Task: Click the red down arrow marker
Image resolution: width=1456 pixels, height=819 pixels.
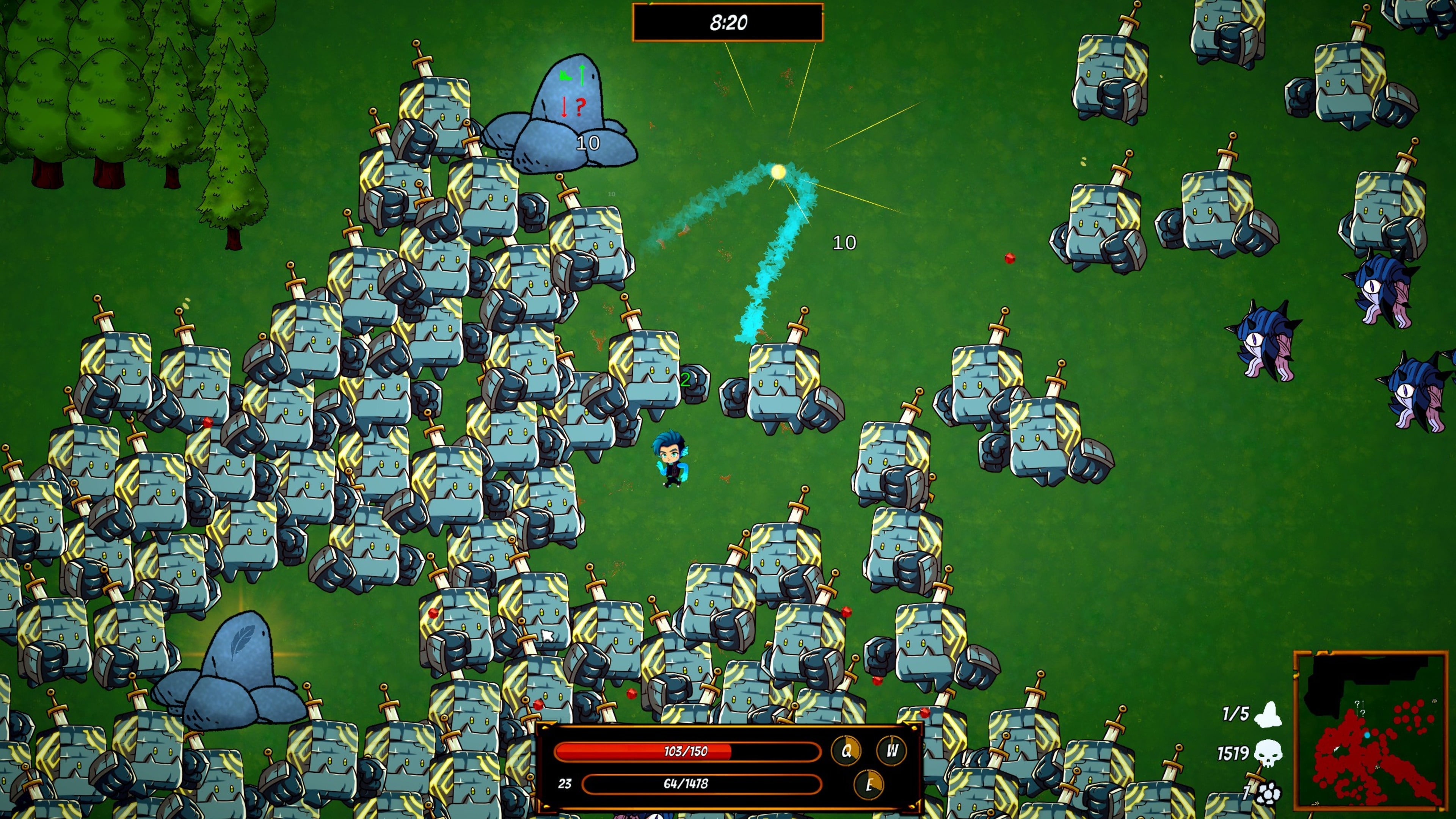Action: click(565, 107)
